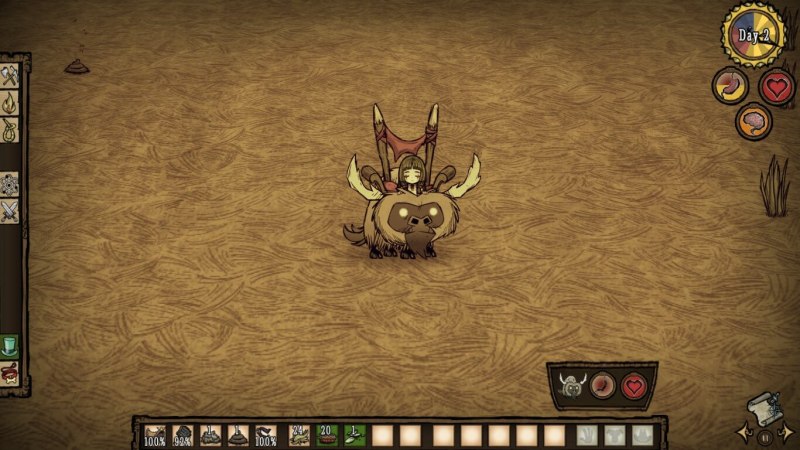Select the green slot with 20 items
Image resolution: width=800 pixels, height=450 pixels.
(x=326, y=435)
